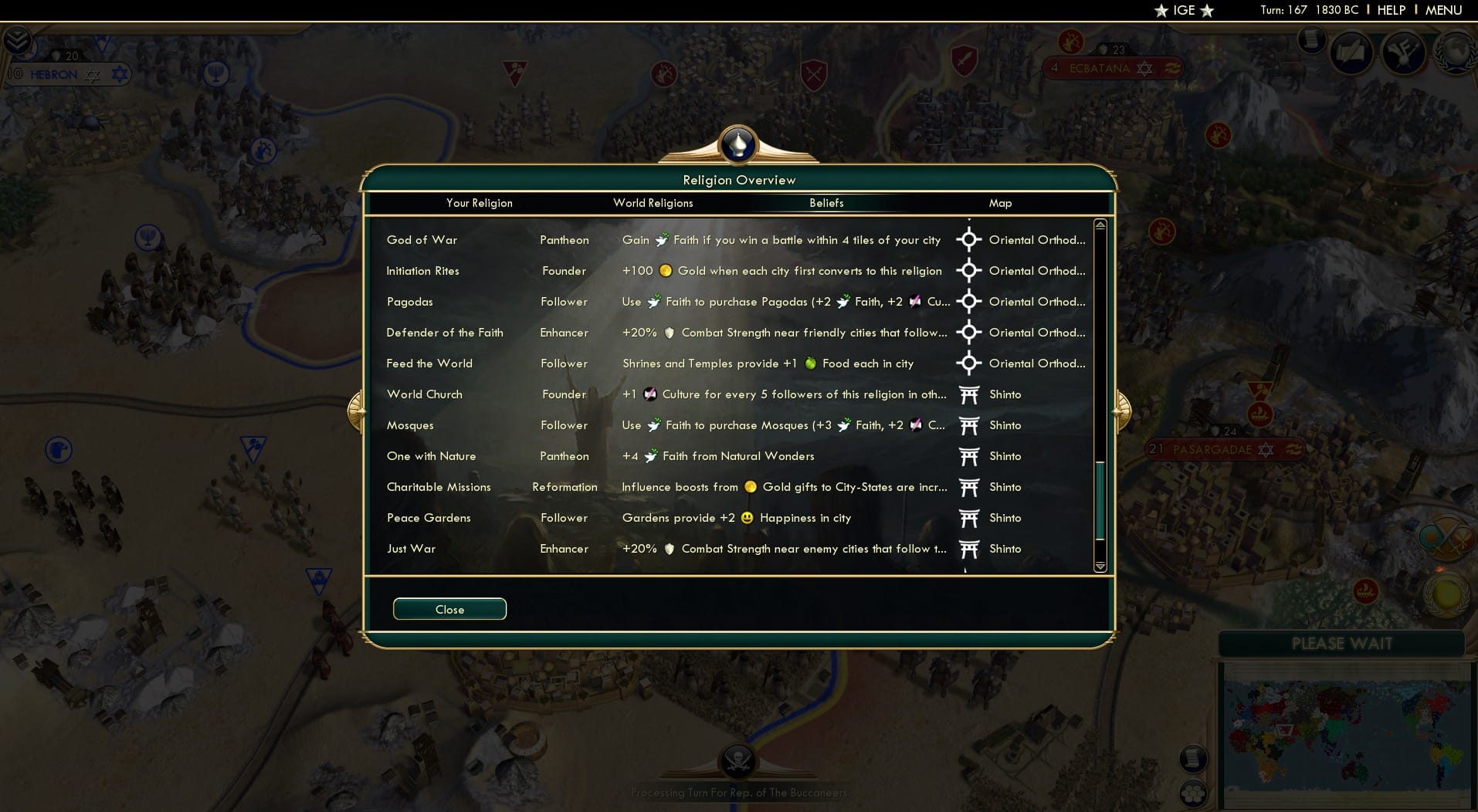The height and width of the screenshot is (812, 1478).
Task: Click the Shinto torii icon beside Peace Gardens
Action: (x=970, y=518)
